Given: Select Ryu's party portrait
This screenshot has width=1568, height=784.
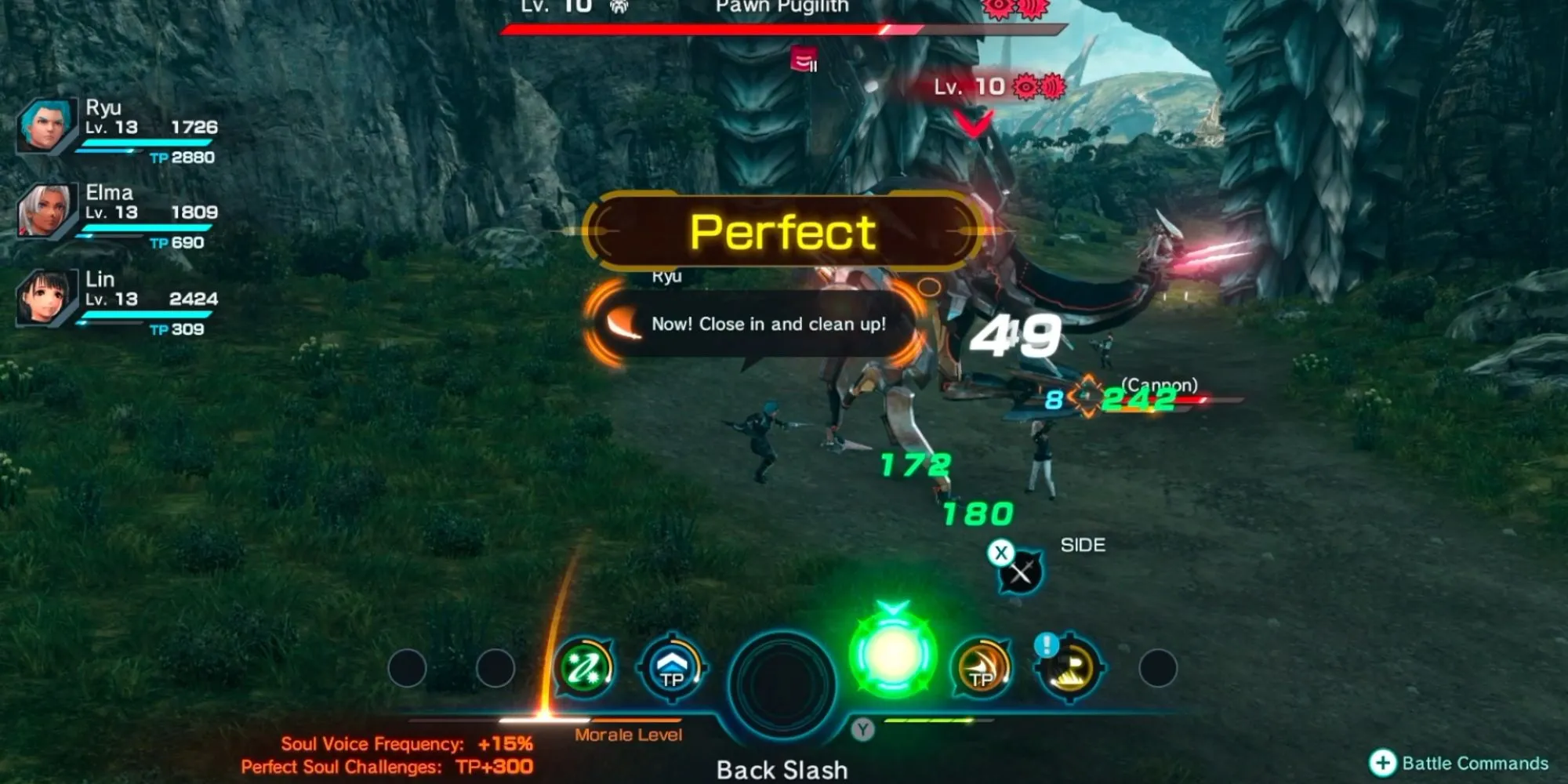Looking at the screenshot, I should 45,125.
